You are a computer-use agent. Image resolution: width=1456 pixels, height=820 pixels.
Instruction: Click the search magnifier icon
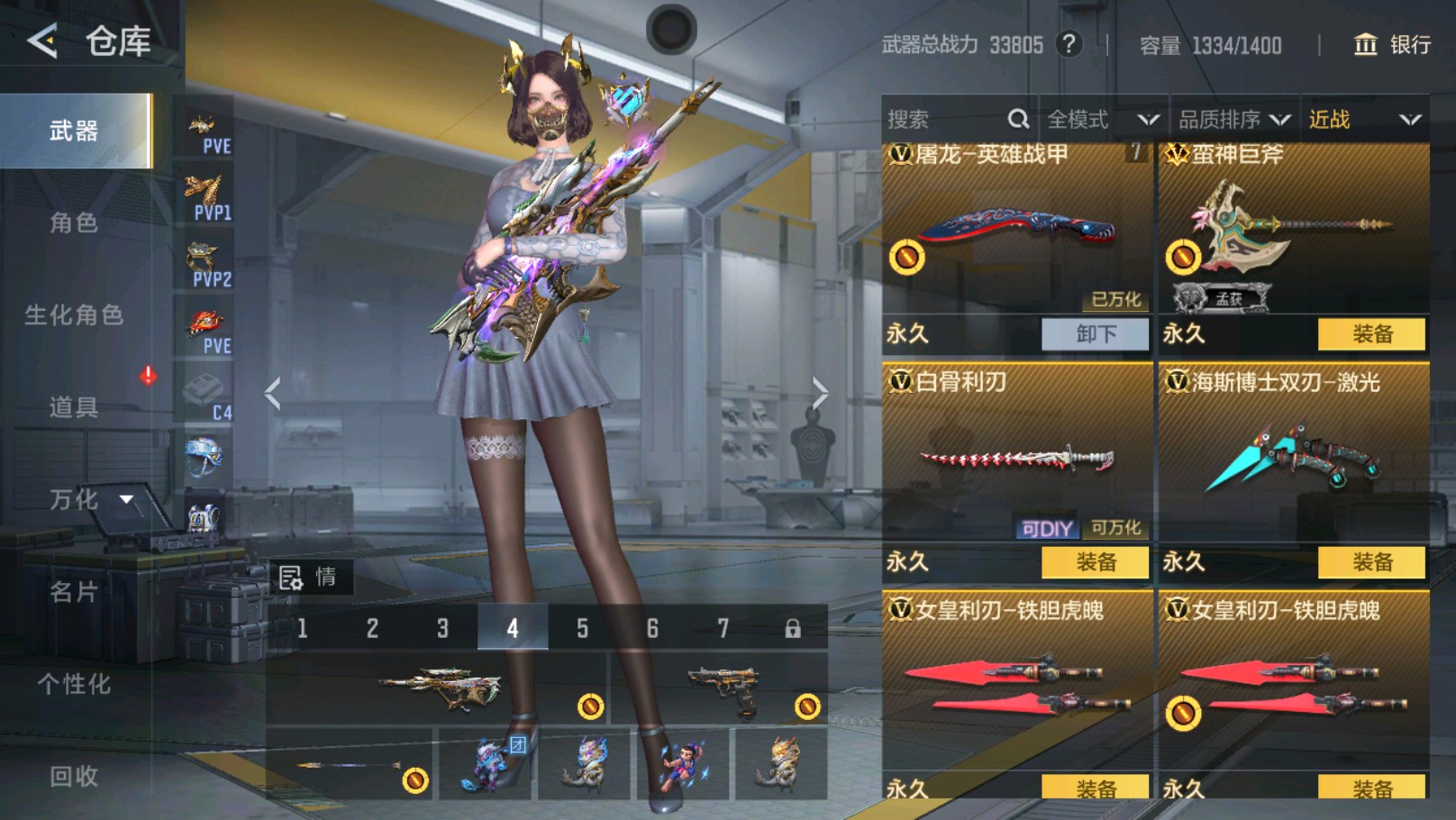click(1018, 118)
